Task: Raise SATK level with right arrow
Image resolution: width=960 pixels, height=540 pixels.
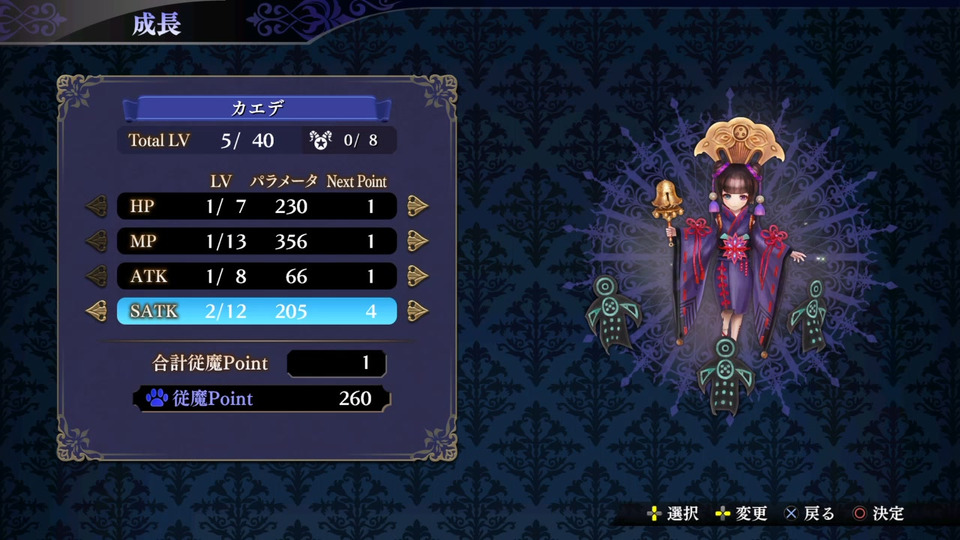Action: tap(418, 311)
